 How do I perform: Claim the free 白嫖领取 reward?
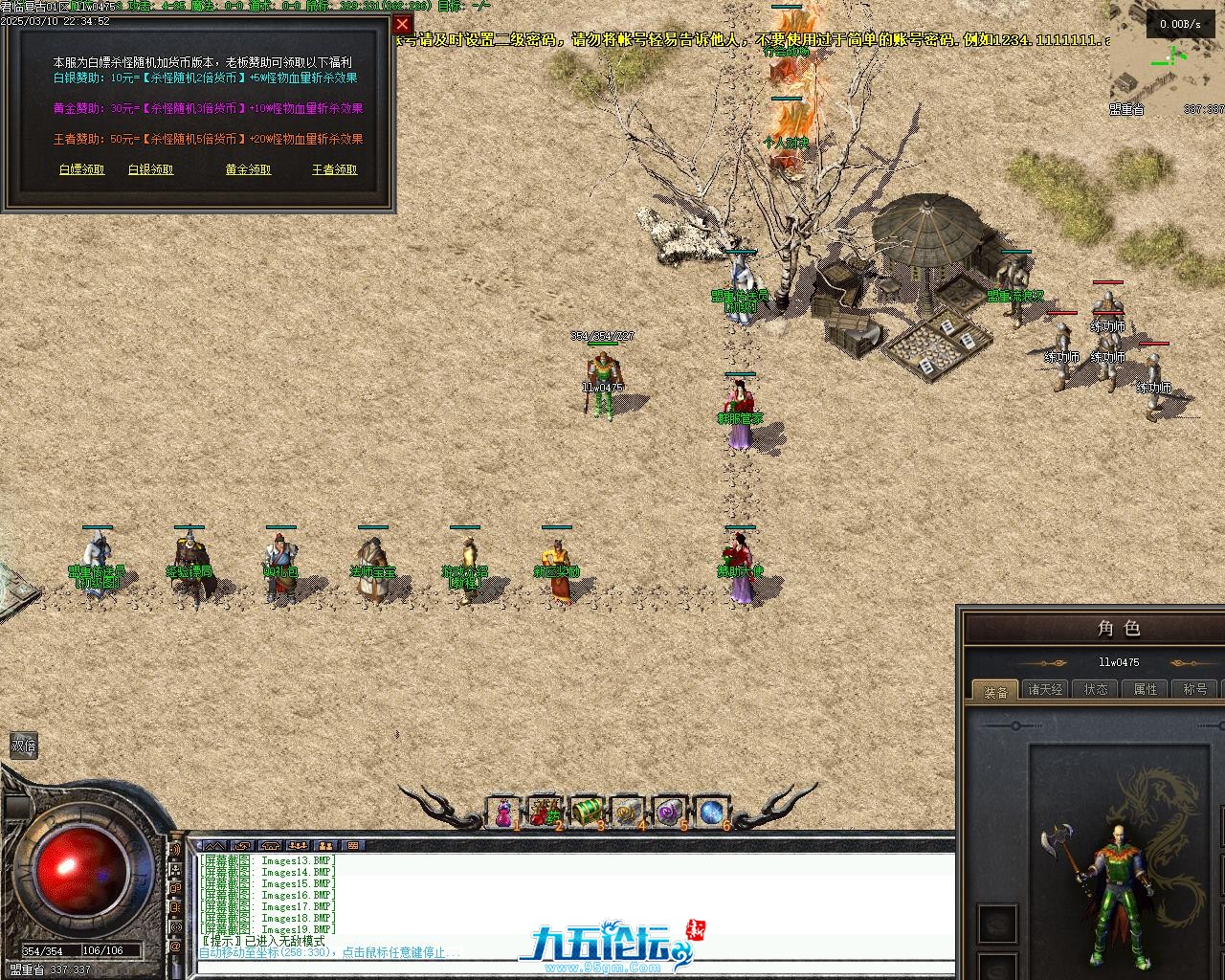point(82,169)
